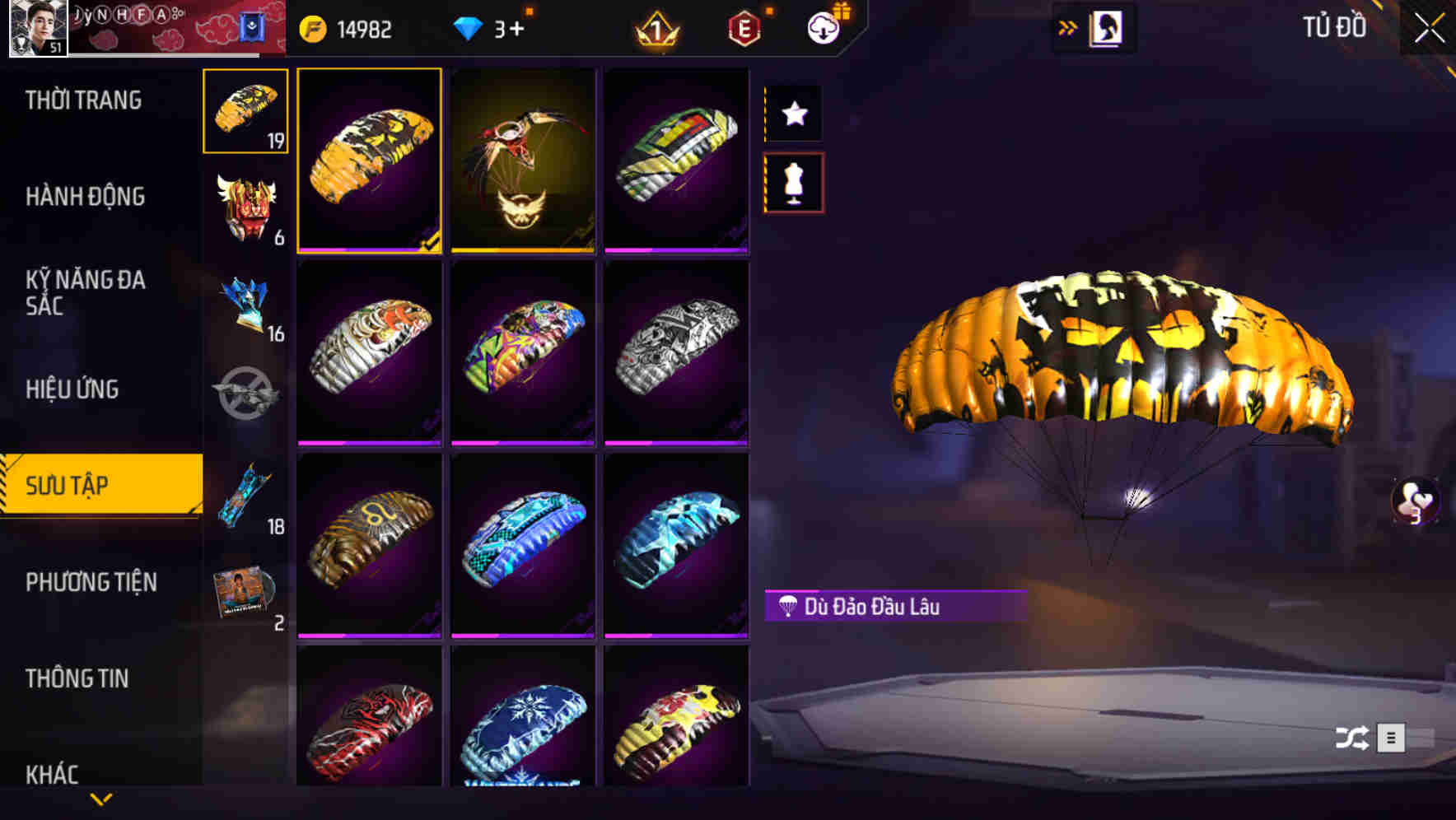Viewport: 1456px width, 820px height.
Task: Expand the chevron below KHÁC
Action: 101,799
